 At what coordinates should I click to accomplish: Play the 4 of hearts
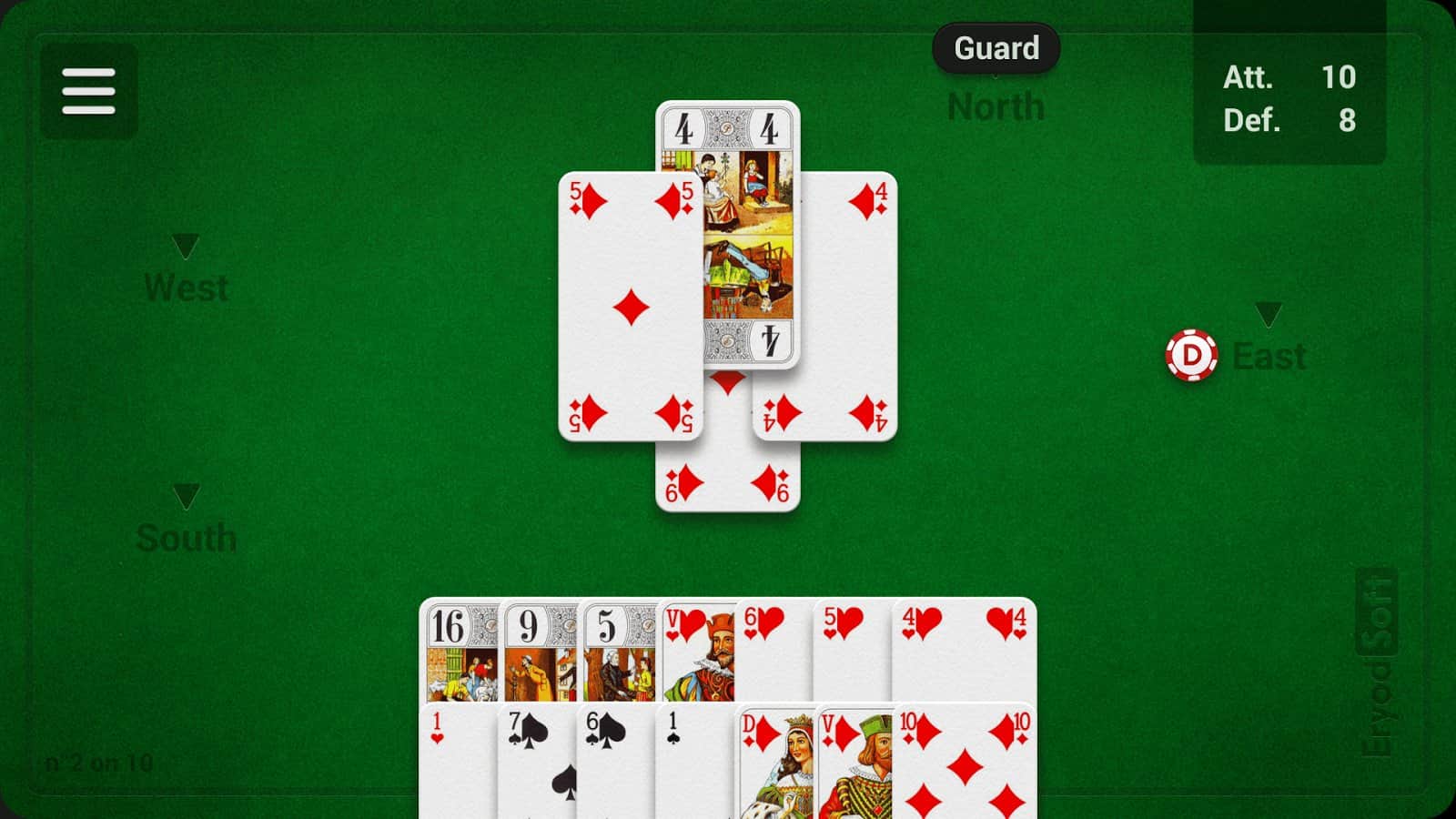tap(965, 646)
